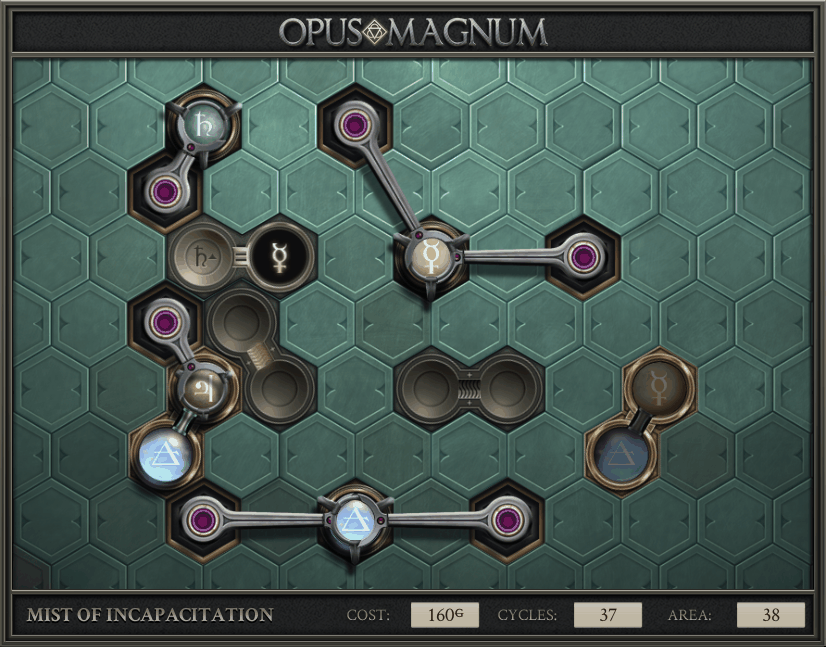Click the lead atom in the gripper
The image size is (826, 647).
pos(203,125)
